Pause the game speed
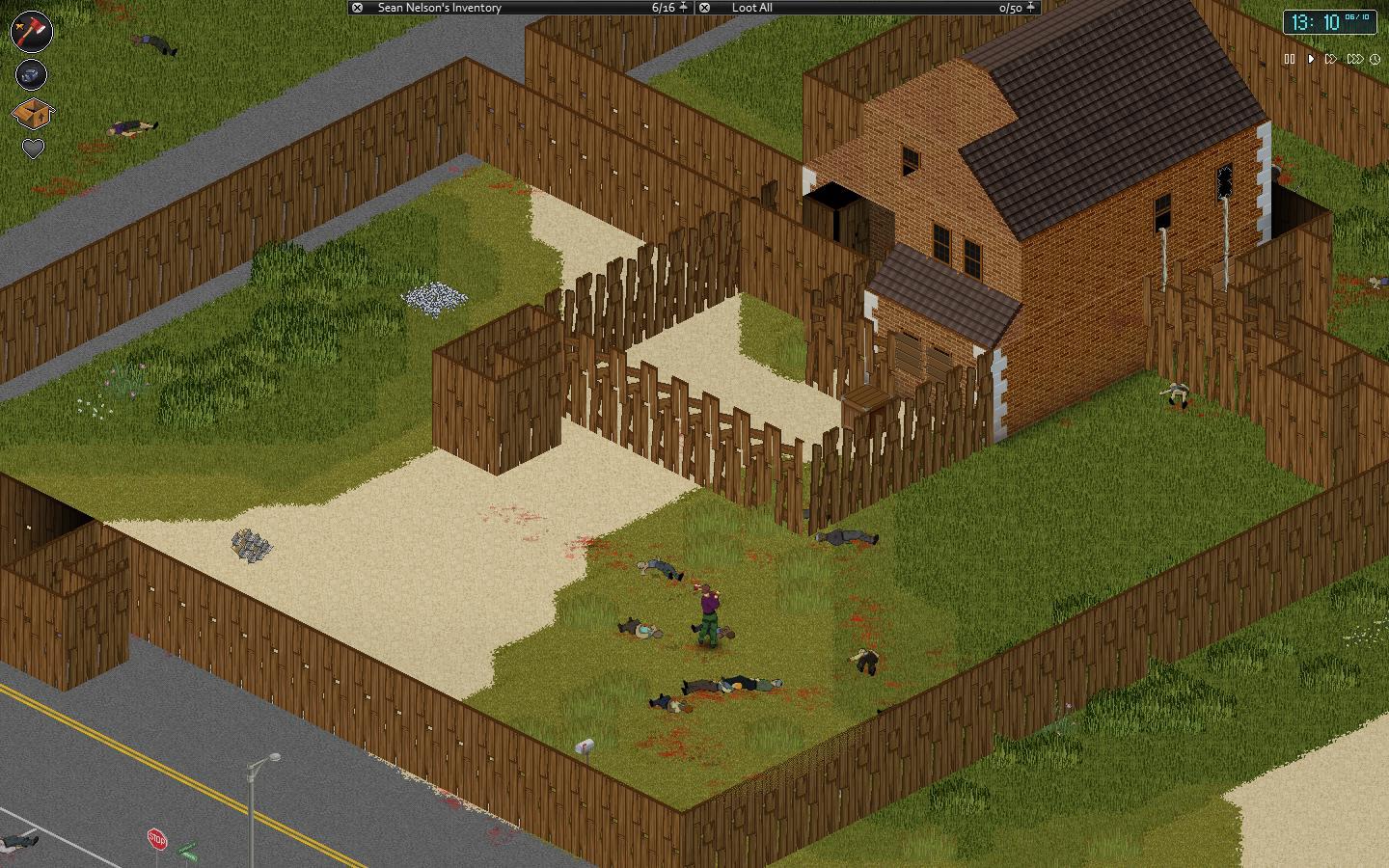 point(1289,59)
